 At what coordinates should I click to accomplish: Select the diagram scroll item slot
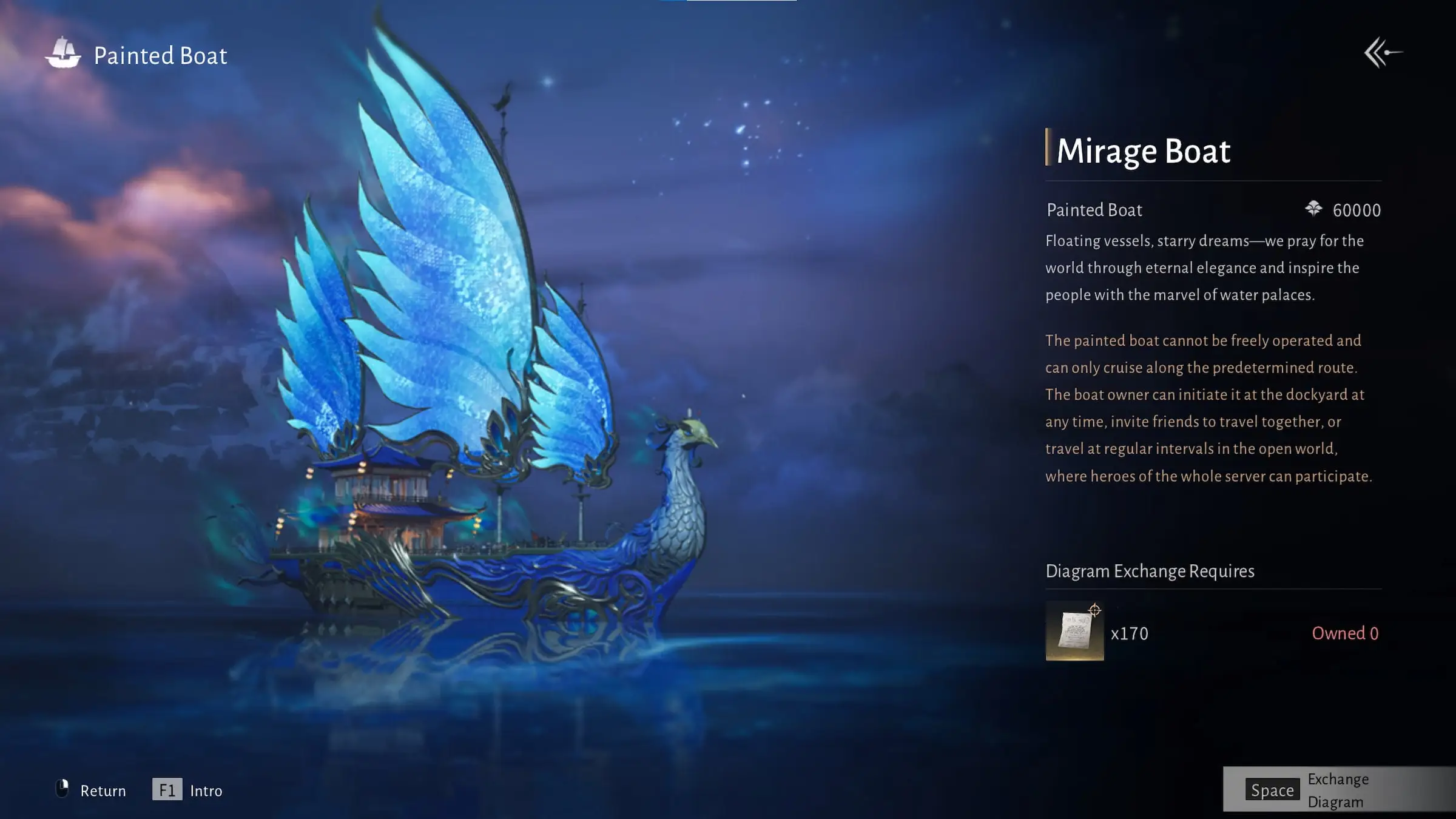pos(1074,632)
